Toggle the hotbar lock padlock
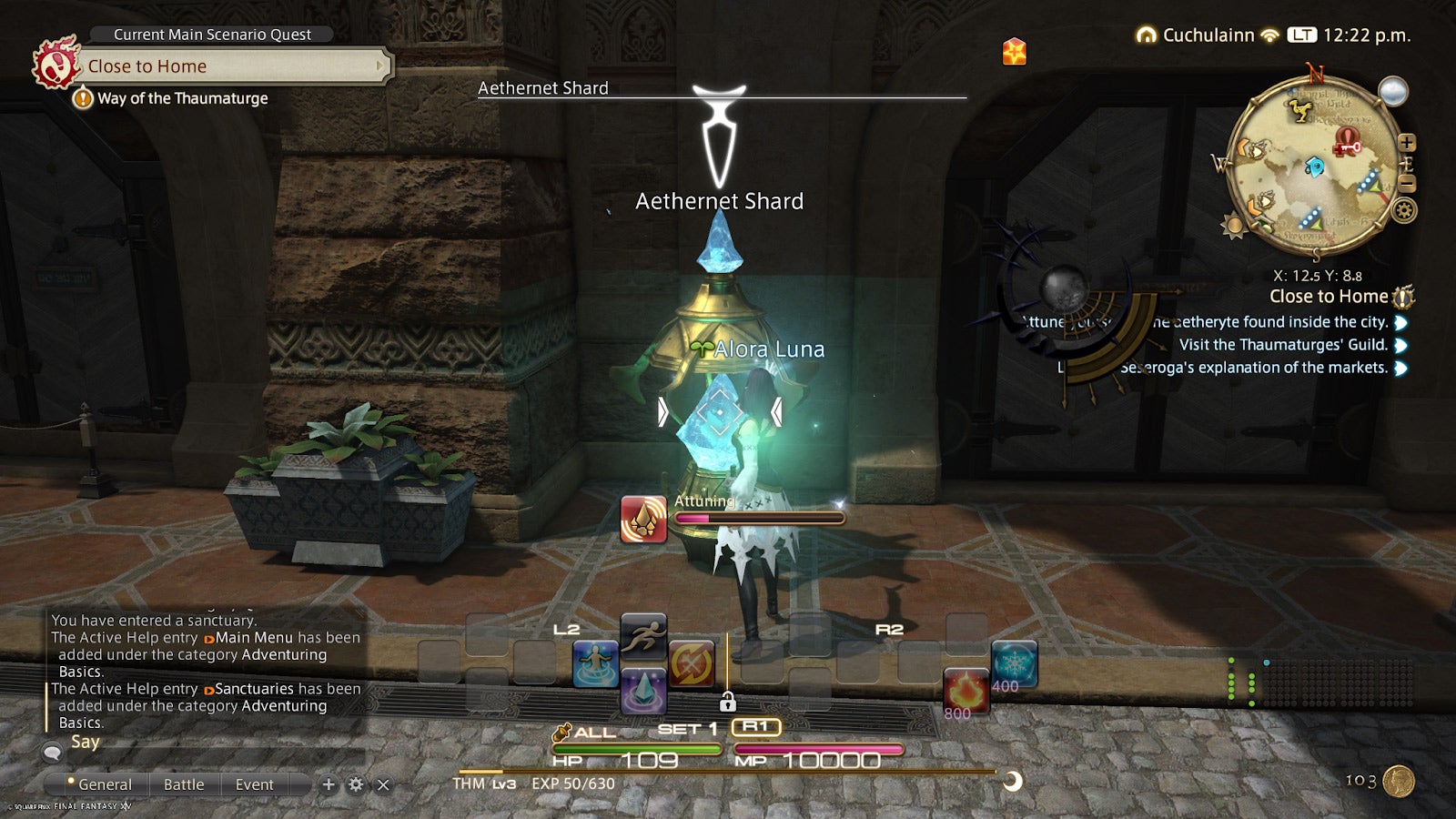Image resolution: width=1456 pixels, height=819 pixels. point(728,703)
